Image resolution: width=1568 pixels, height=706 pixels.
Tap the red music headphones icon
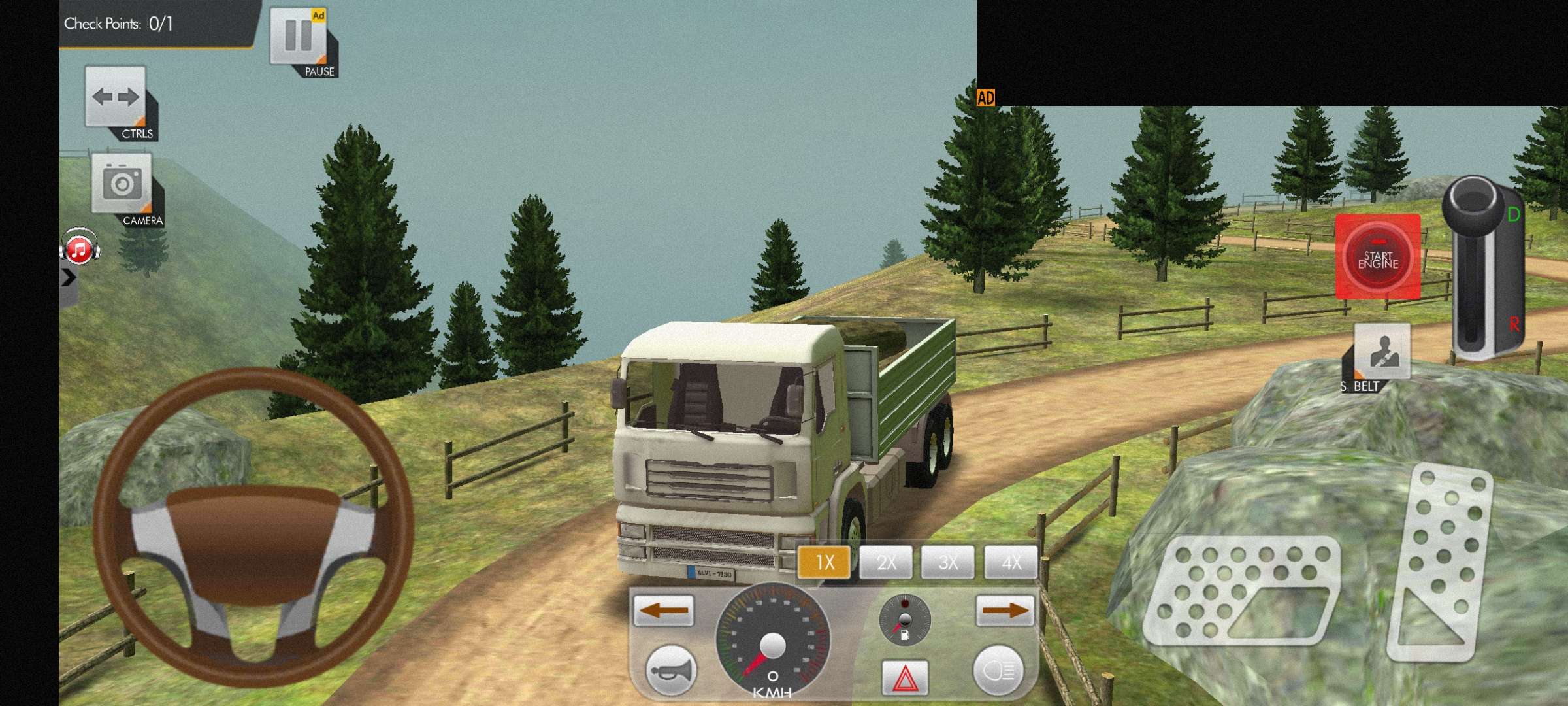tap(79, 248)
